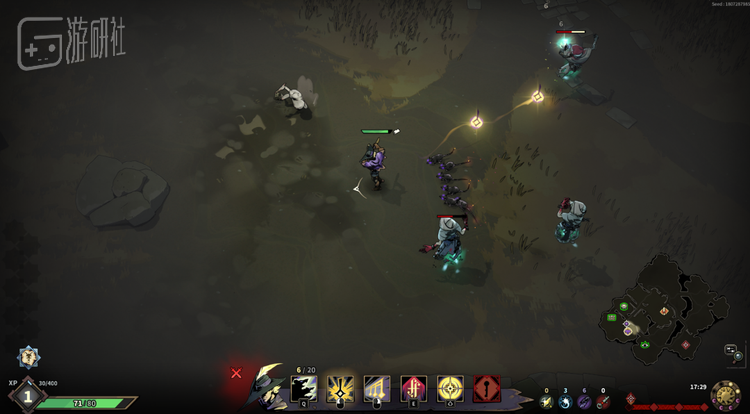This screenshot has height=414, width=750.
Task: Trigger the red rune E ability
Action: 414,389
